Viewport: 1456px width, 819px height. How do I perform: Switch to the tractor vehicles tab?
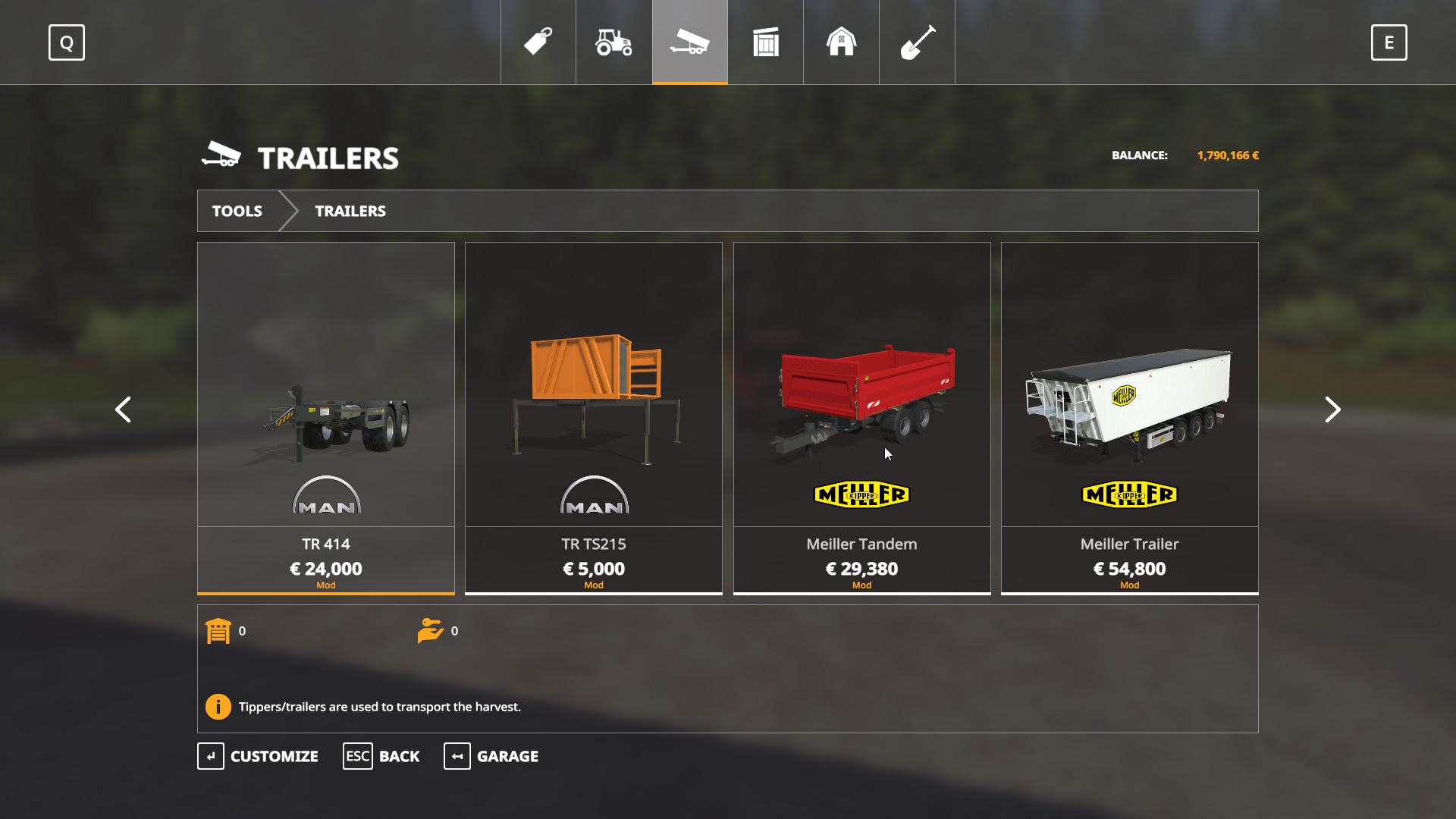point(614,42)
